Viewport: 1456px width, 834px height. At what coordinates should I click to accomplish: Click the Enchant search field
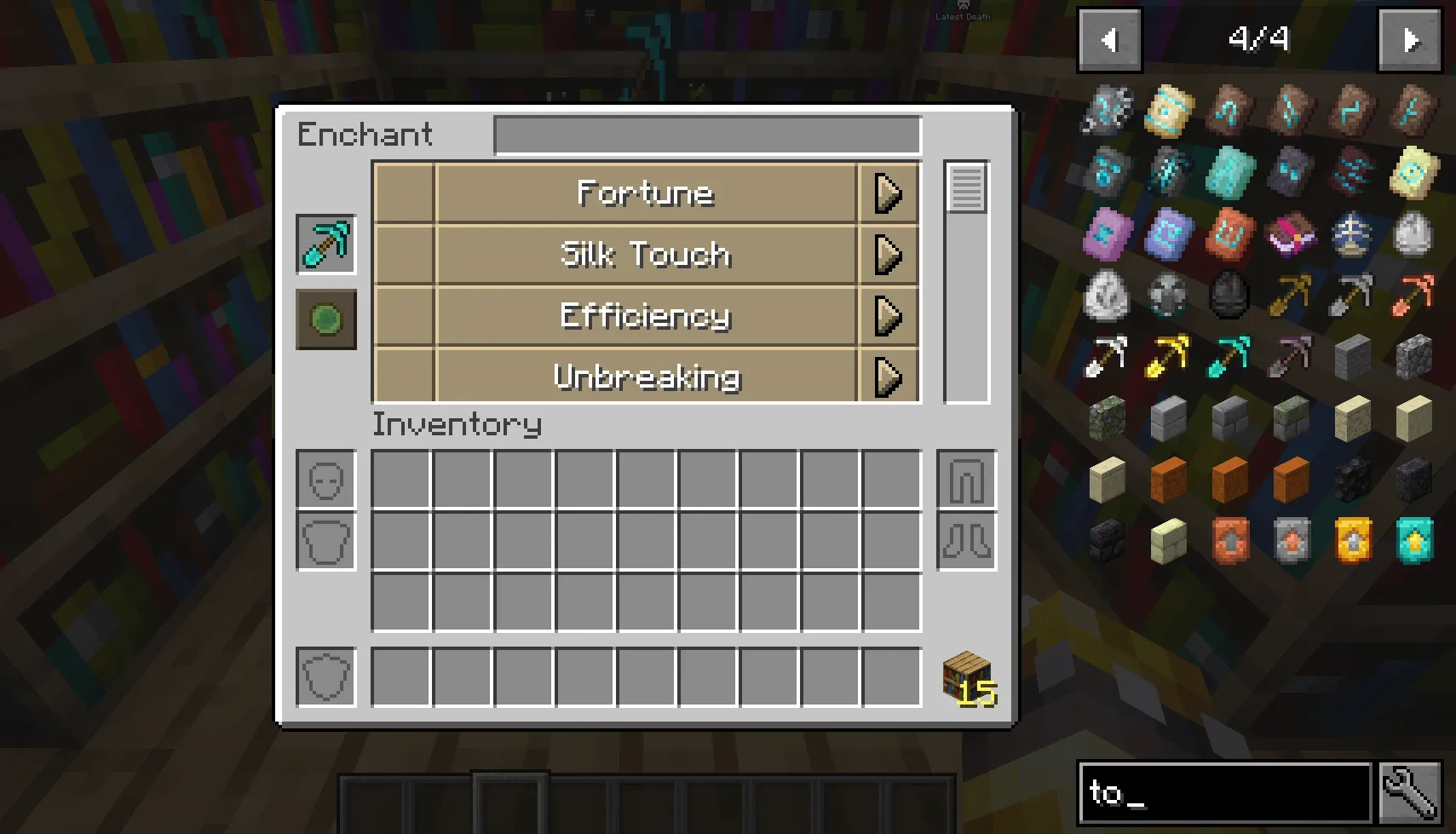[707, 135]
